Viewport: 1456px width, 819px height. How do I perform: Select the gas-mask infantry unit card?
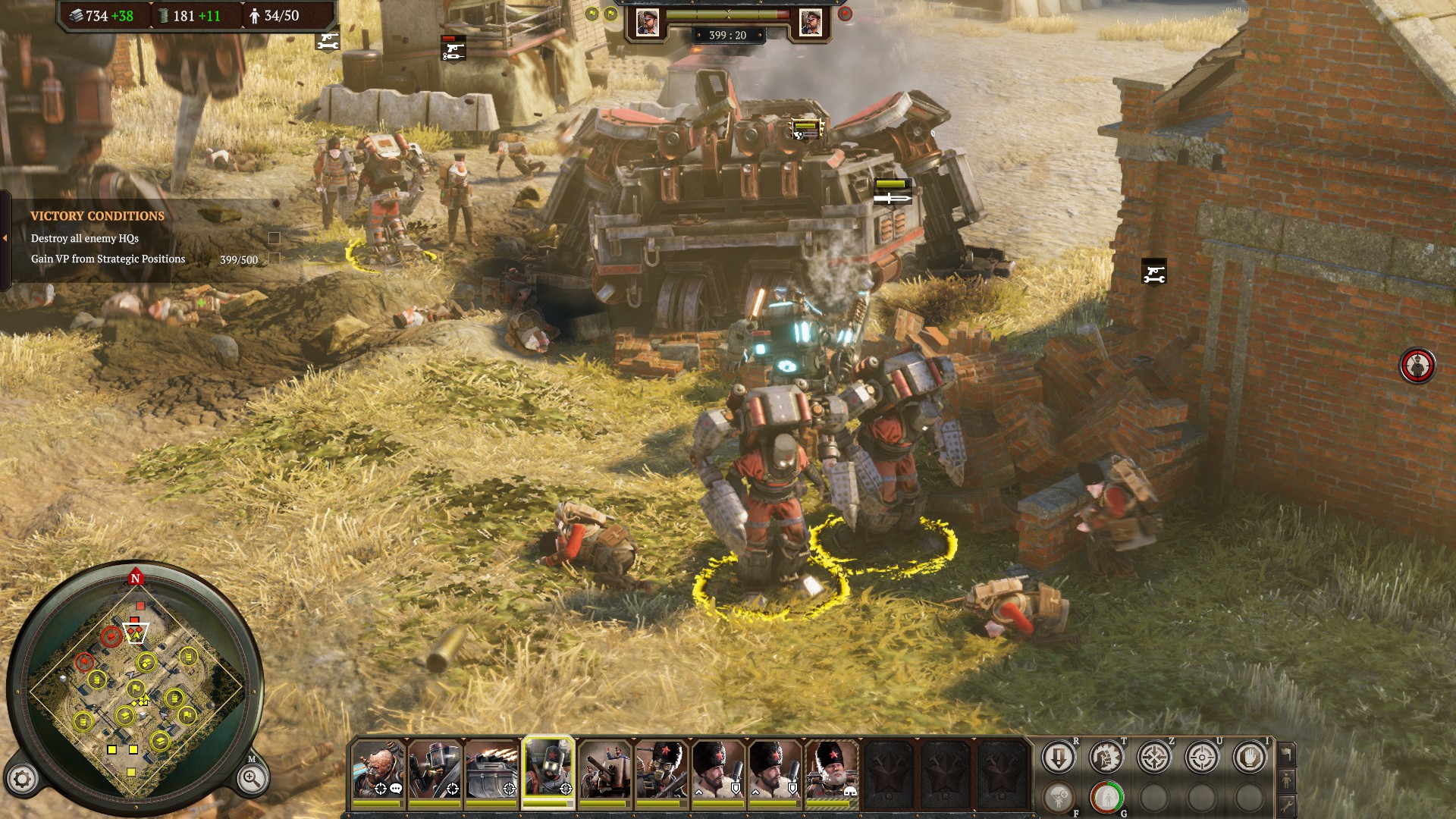pyautogui.click(x=661, y=770)
